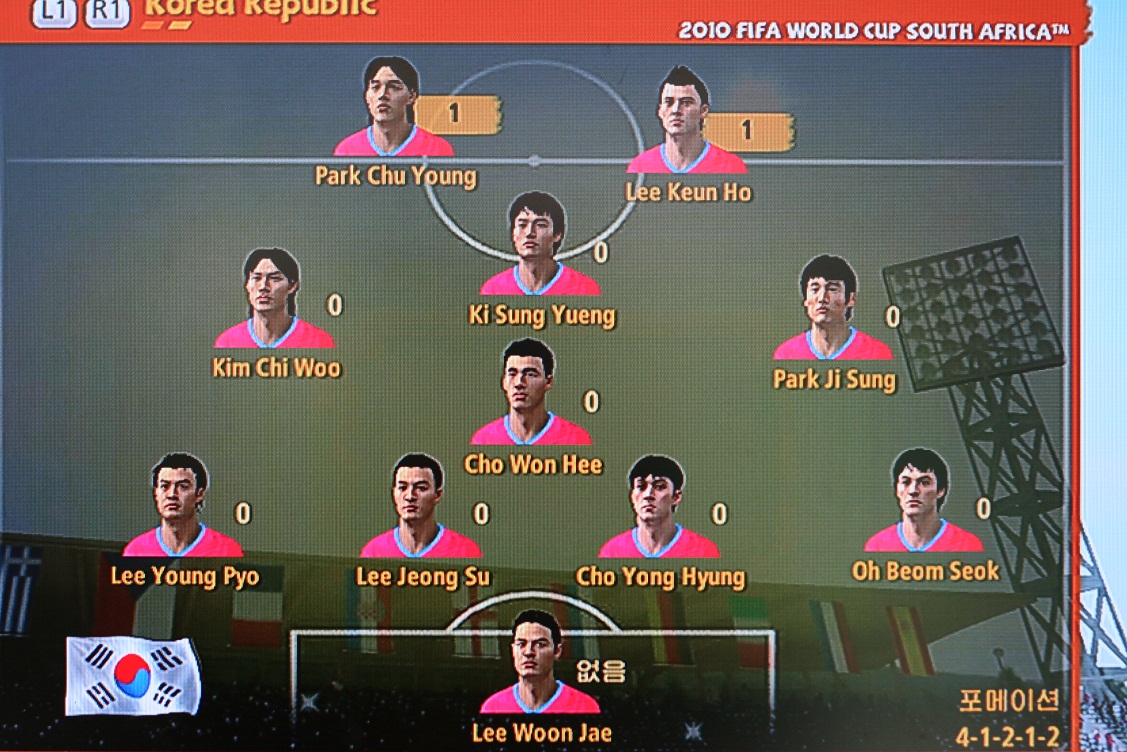Click the 4-1-2-1-2 formation label
1127x752 pixels.
(x=1007, y=737)
